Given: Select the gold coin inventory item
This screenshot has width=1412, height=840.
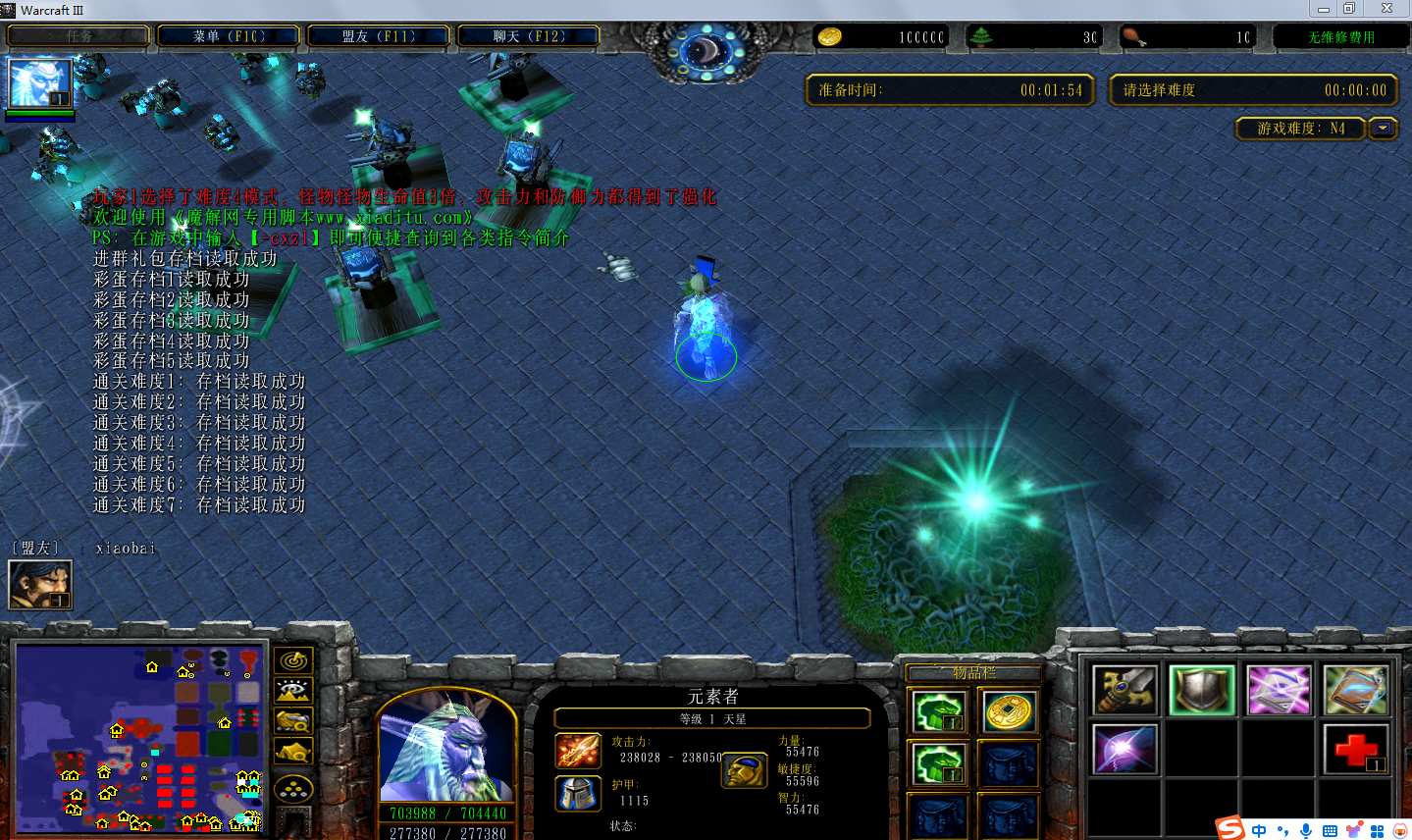Looking at the screenshot, I should click(1009, 711).
